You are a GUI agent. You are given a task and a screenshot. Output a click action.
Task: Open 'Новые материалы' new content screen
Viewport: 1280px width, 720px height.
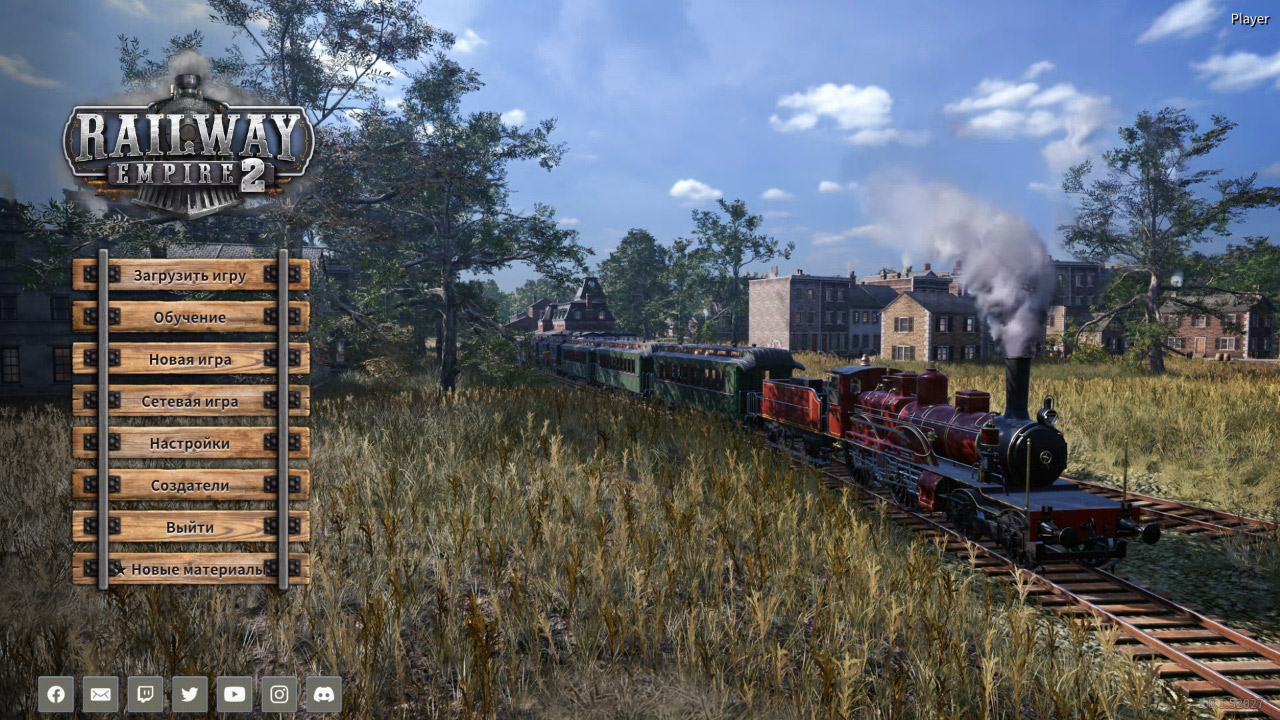pos(196,568)
